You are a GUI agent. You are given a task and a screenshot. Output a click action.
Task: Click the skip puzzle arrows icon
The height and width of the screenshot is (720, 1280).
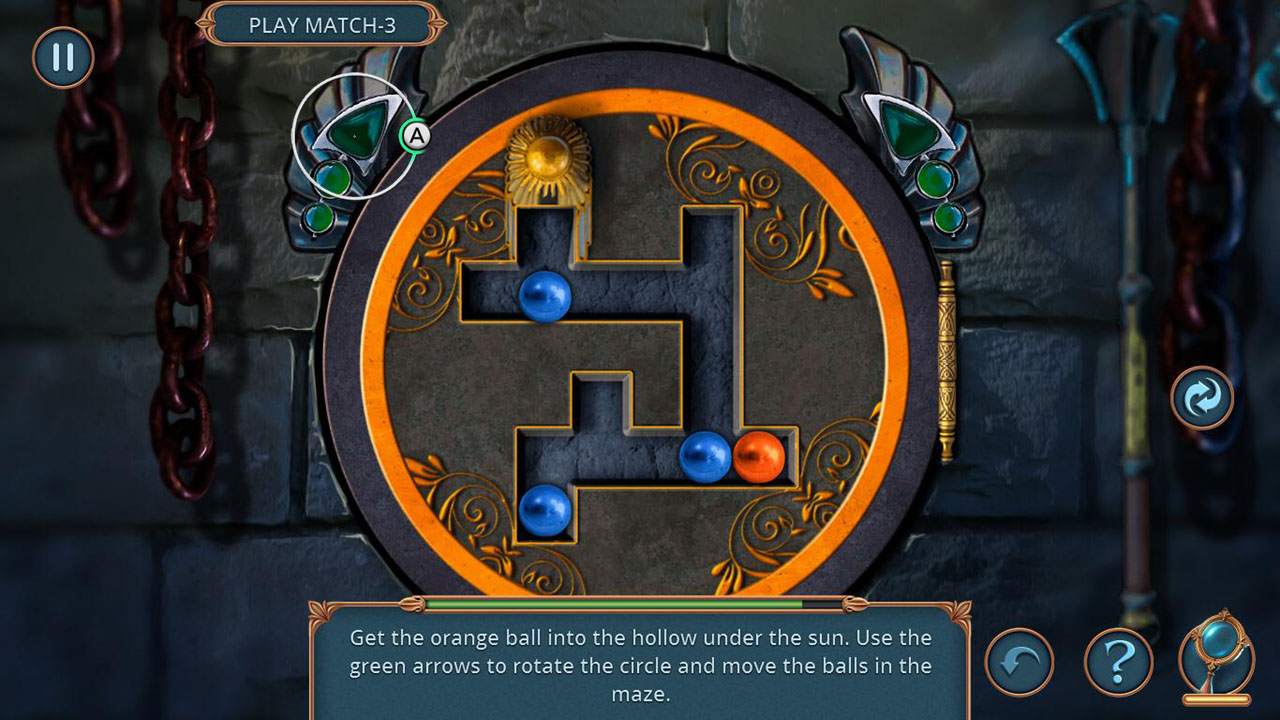1199,398
